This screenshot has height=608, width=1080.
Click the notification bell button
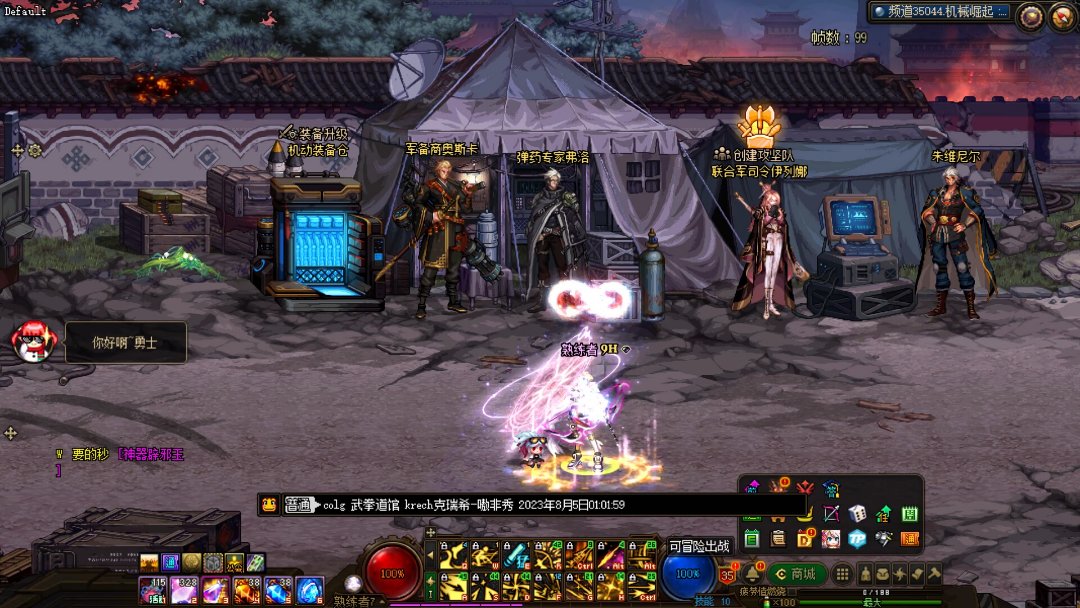[x=751, y=574]
